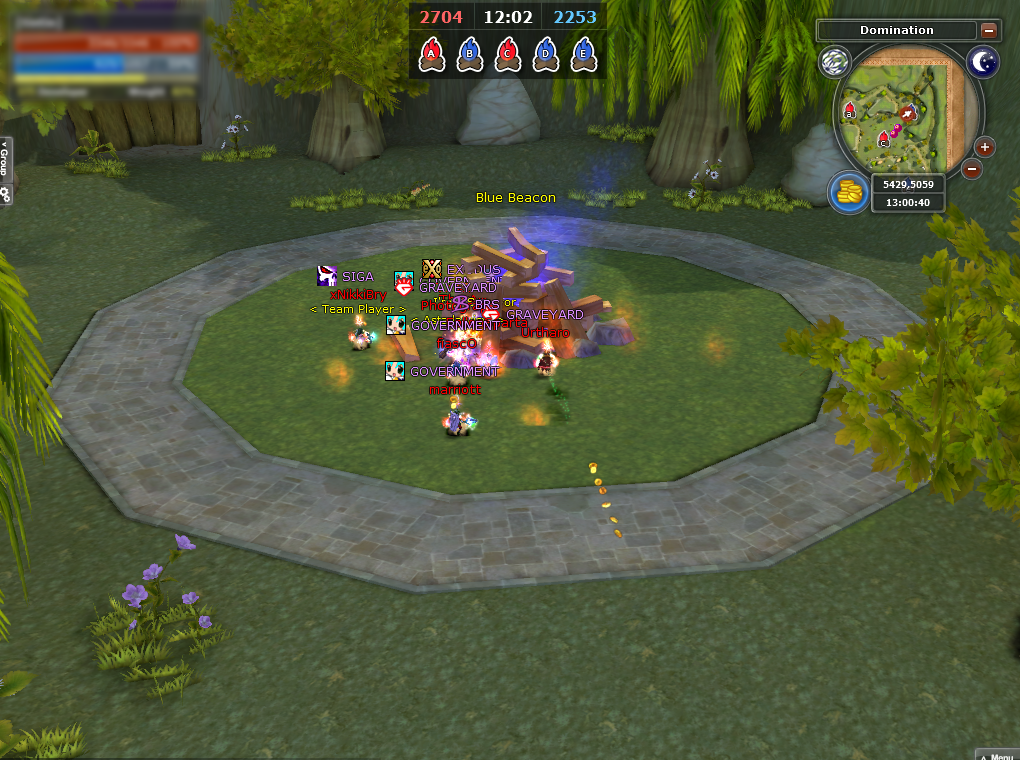Click the blue beacon B status icon

pyautogui.click(x=469, y=53)
